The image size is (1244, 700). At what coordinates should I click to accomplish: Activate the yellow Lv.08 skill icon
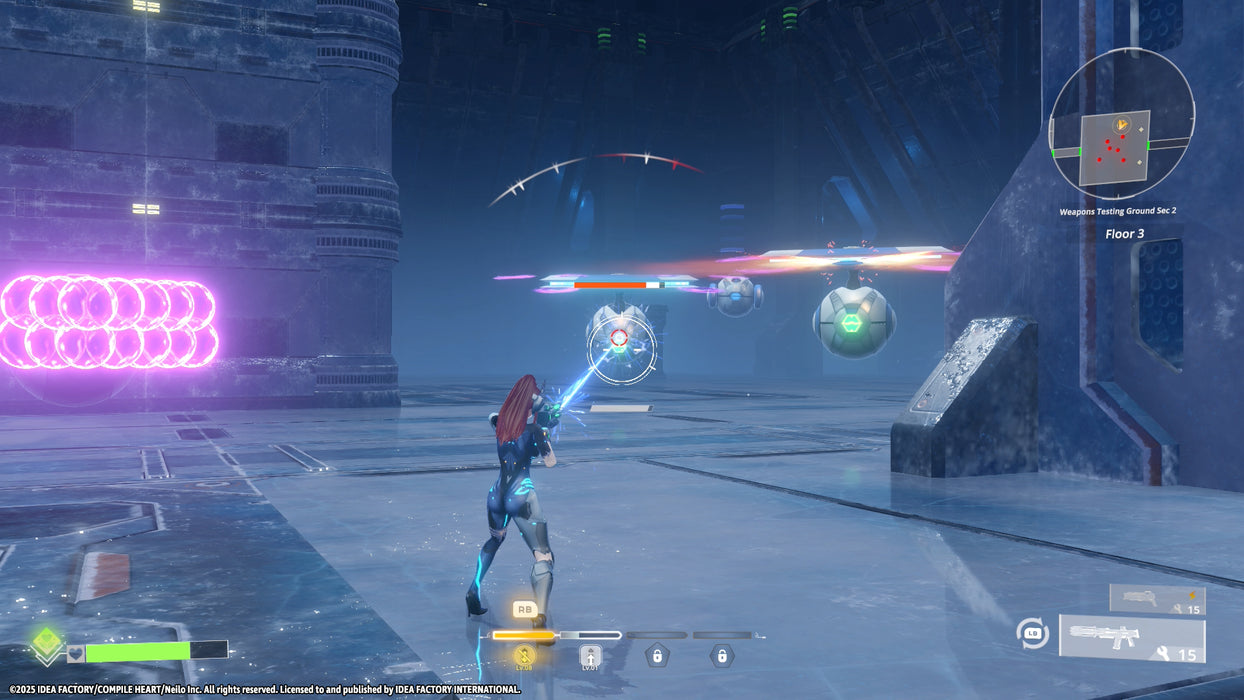524,656
